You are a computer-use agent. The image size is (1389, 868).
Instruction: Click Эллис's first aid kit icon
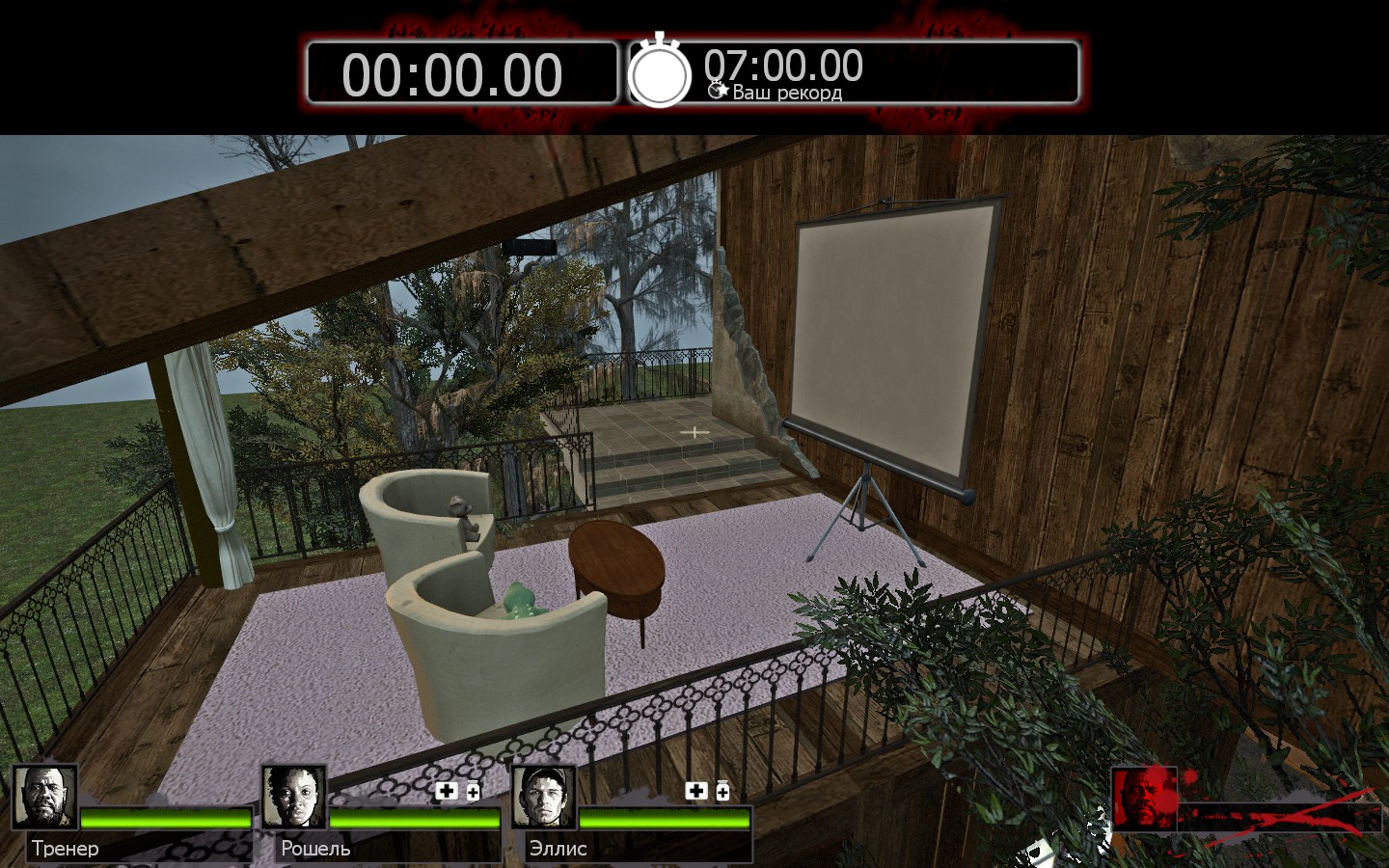tap(695, 791)
